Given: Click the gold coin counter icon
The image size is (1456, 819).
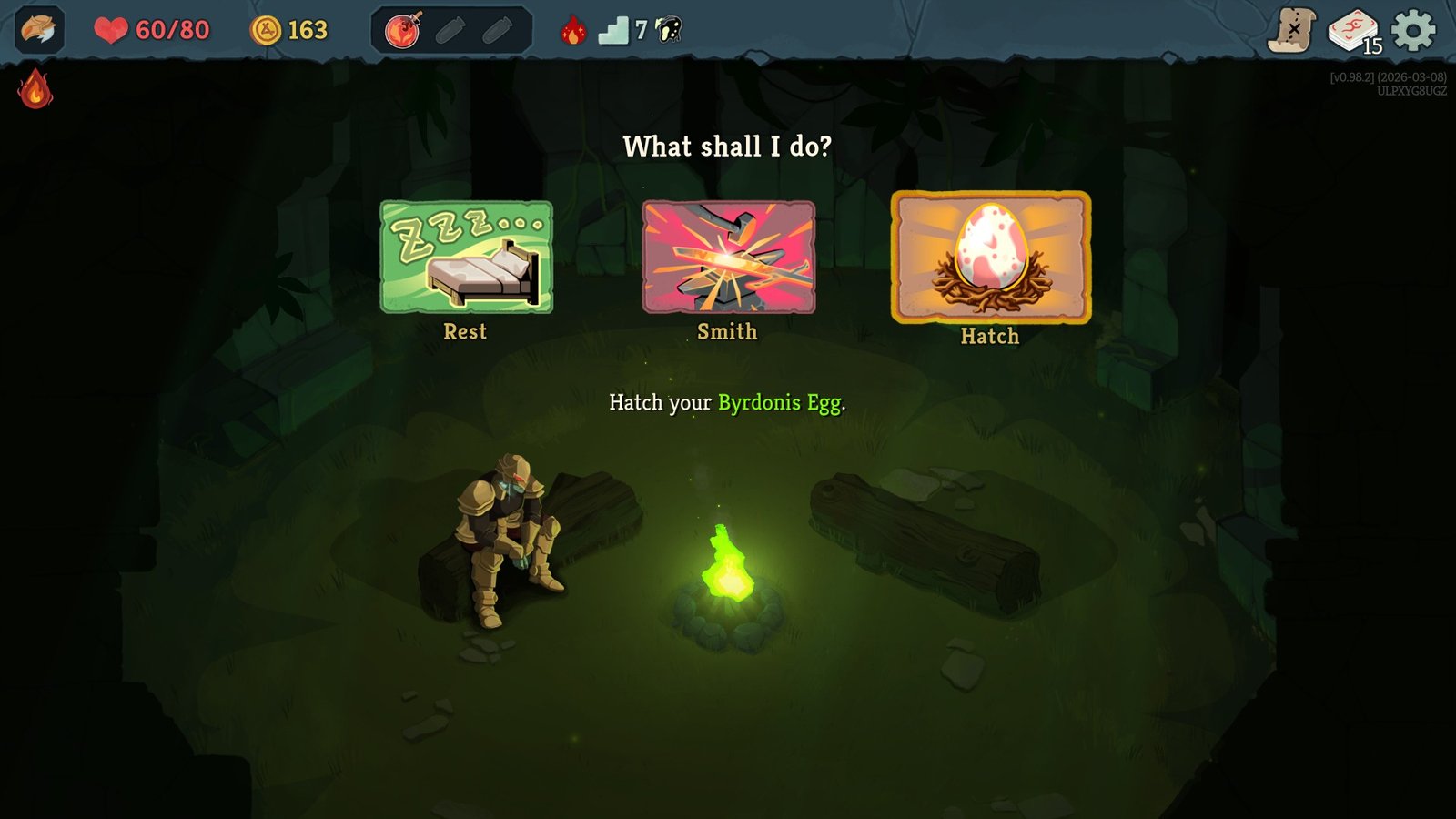Looking at the screenshot, I should tap(264, 29).
